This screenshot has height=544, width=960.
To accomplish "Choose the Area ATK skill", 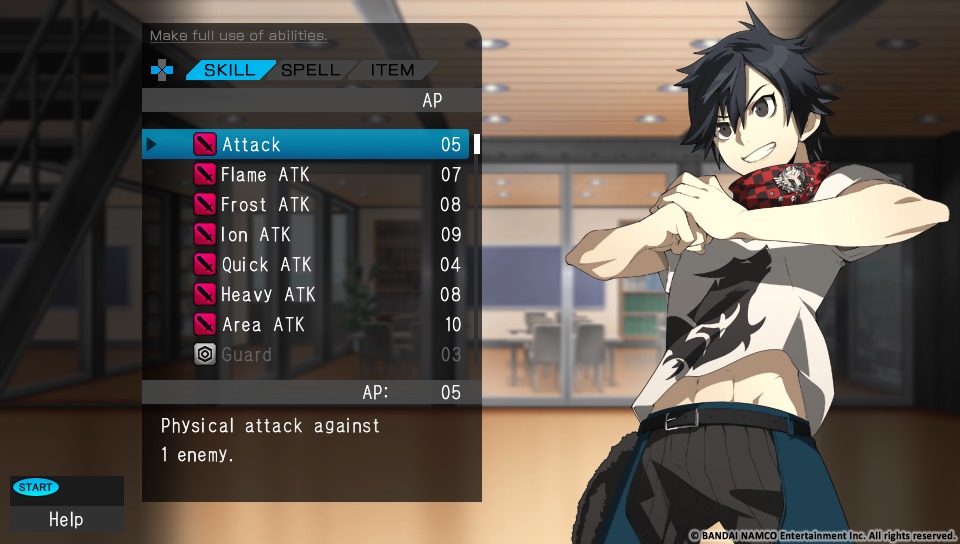I will coord(305,325).
